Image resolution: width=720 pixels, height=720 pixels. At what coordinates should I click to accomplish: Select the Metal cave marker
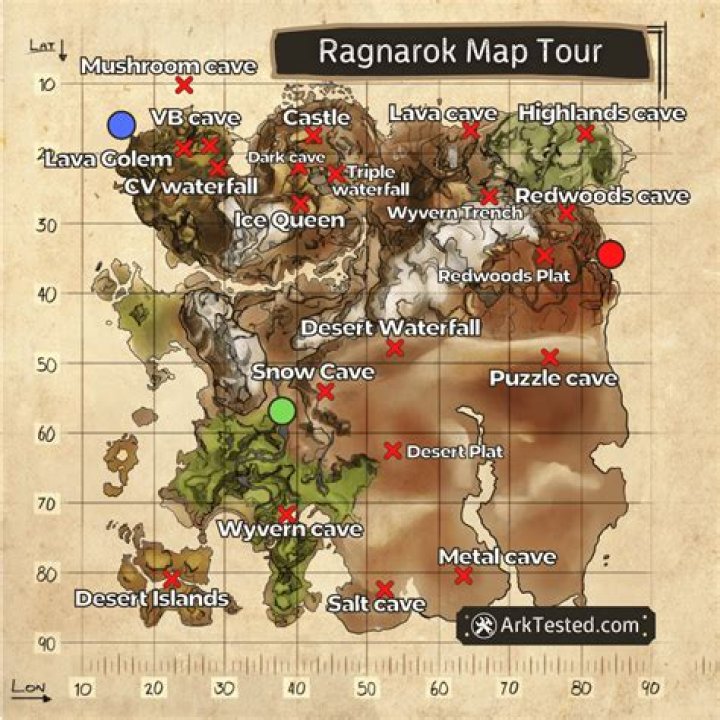coord(463,575)
